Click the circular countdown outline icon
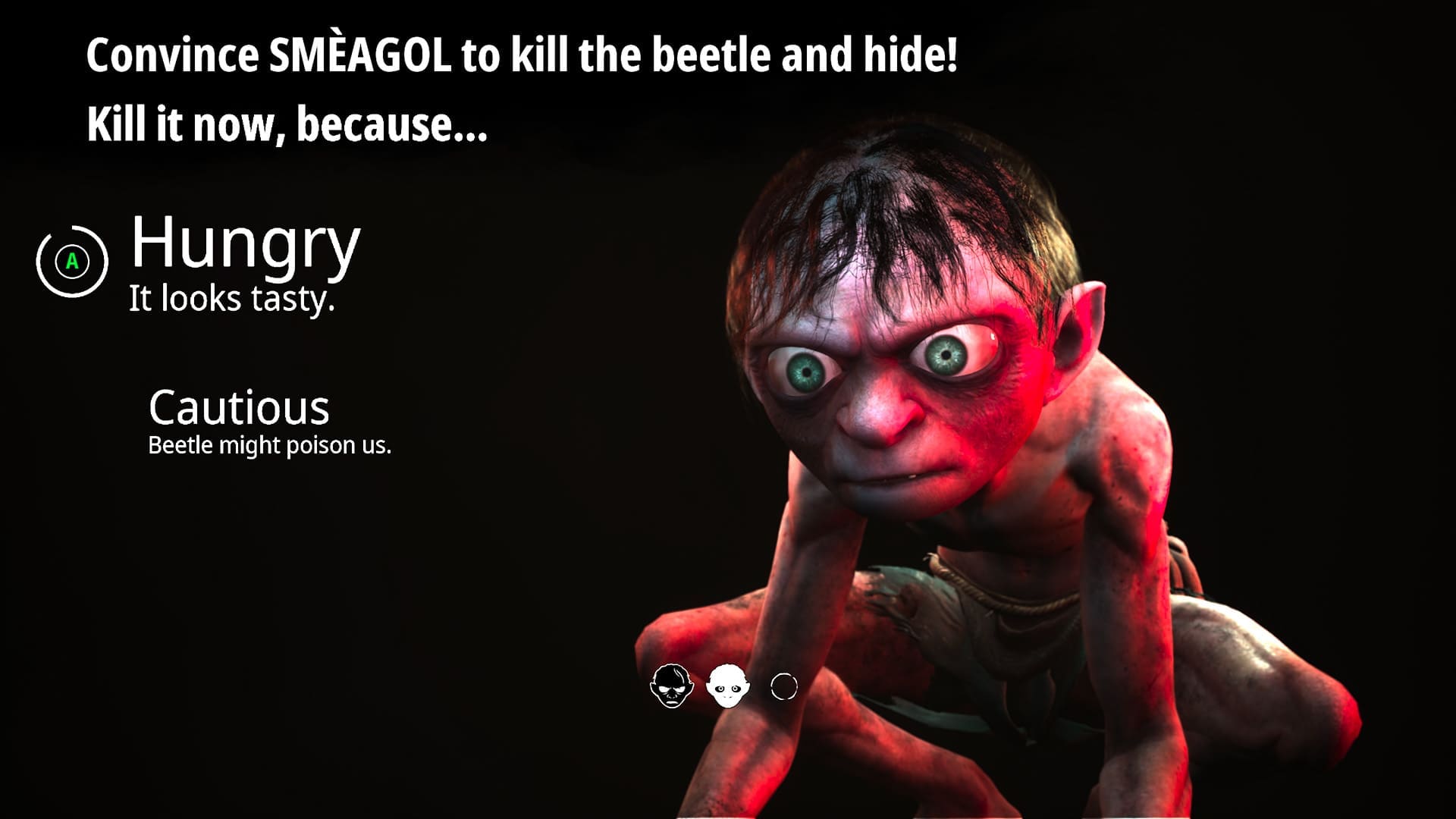This screenshot has width=1456, height=819. coord(783,686)
